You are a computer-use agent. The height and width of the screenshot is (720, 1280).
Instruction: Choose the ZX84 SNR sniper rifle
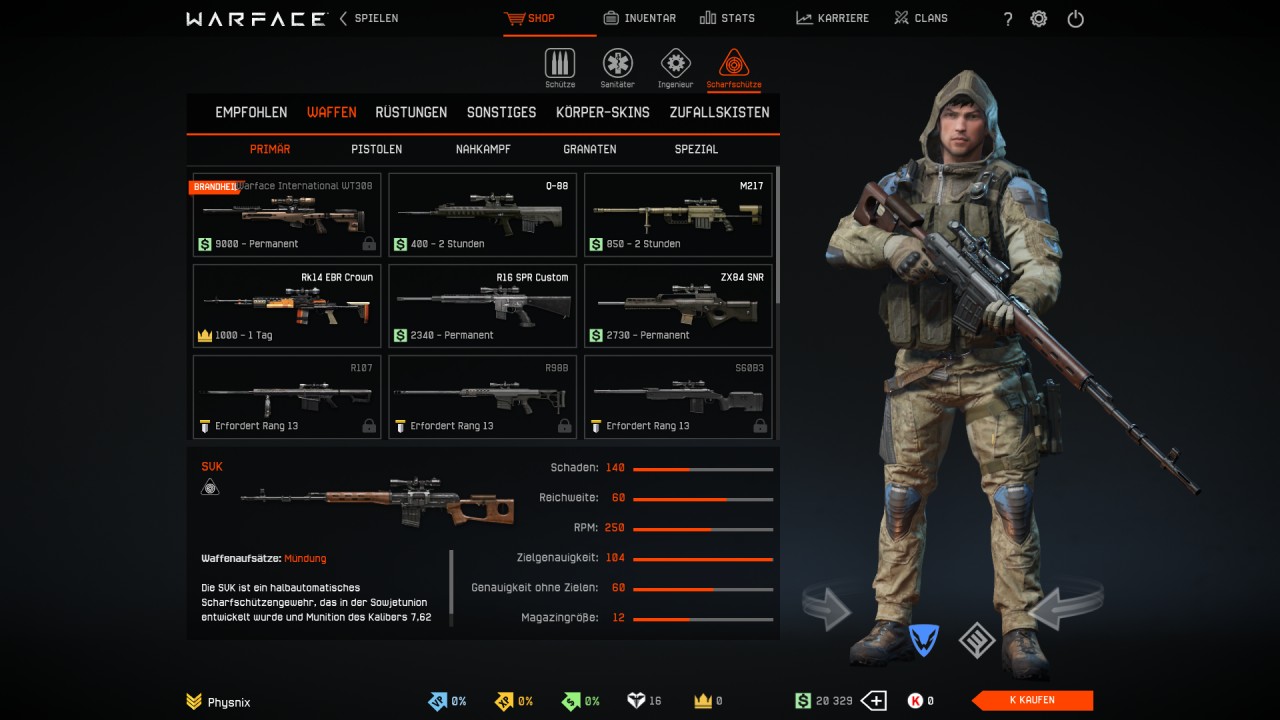tap(678, 306)
